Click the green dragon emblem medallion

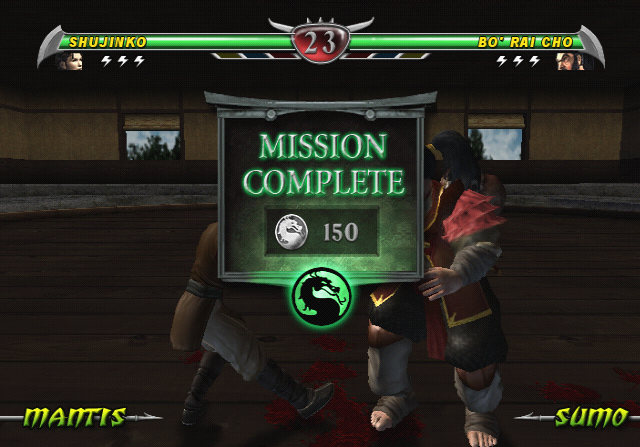point(320,293)
